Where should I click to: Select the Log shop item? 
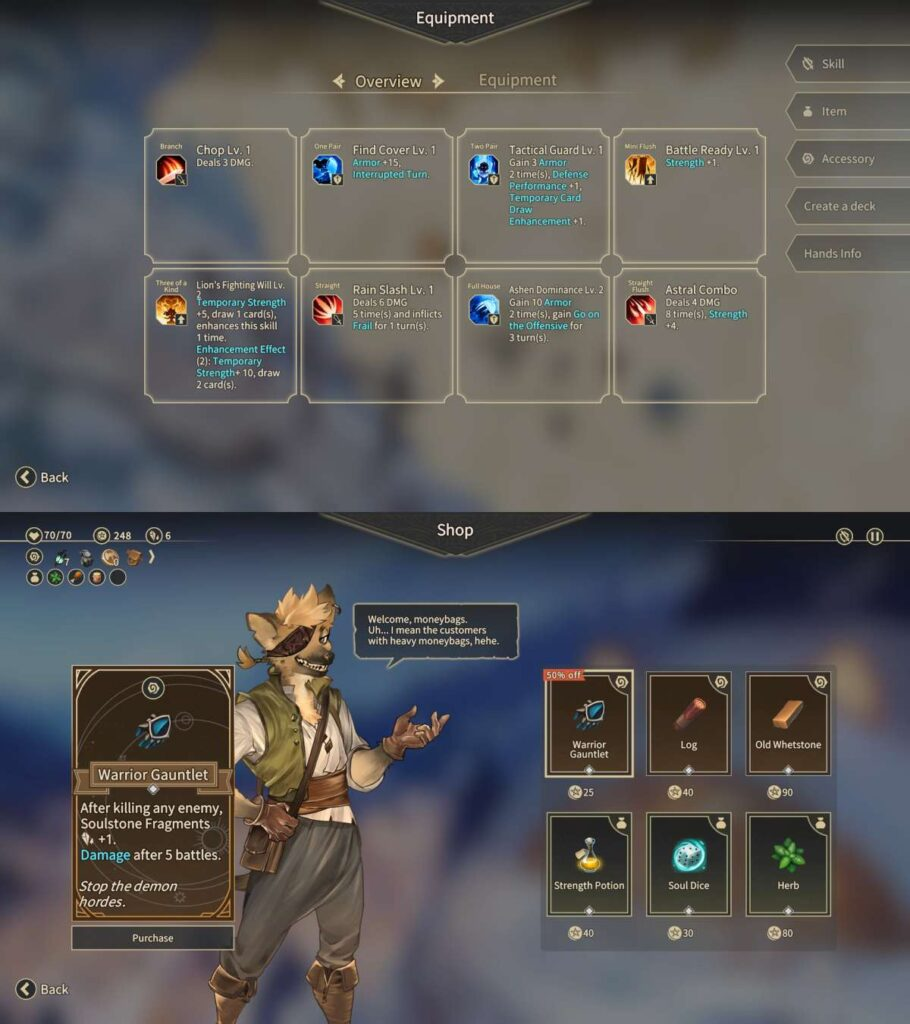[x=688, y=723]
